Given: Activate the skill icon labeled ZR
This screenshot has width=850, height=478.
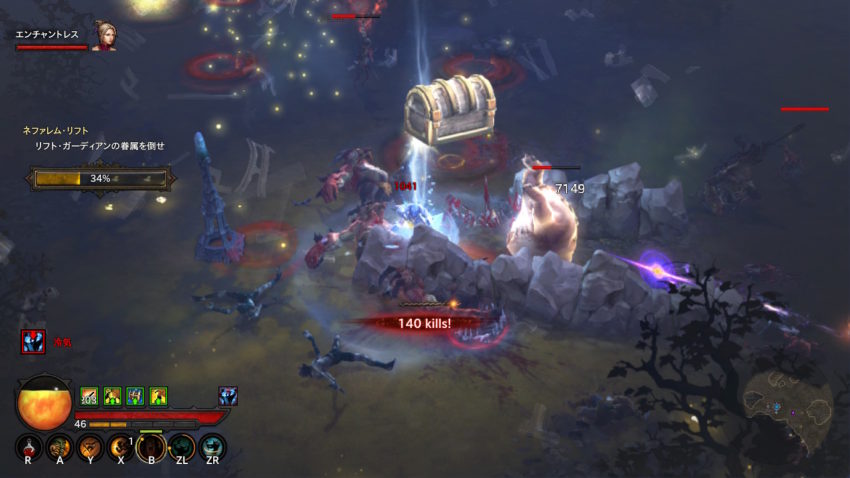Looking at the screenshot, I should click(212, 447).
